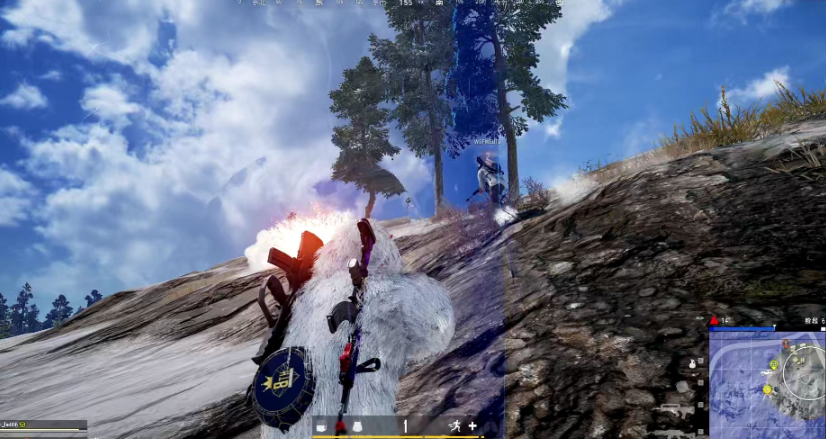Select the grenade slot icon
The image size is (826, 439).
point(691,362)
